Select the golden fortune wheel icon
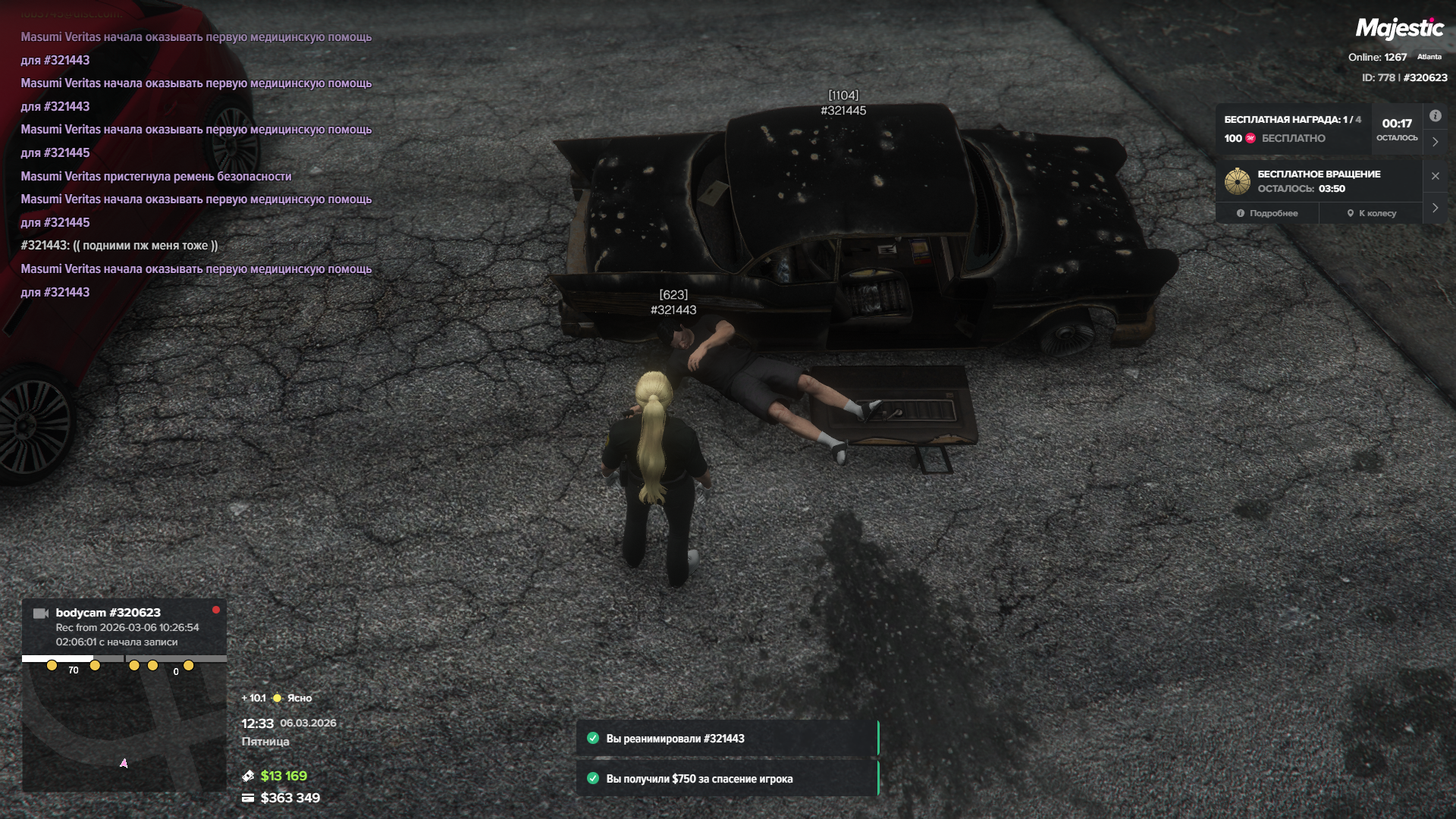Image resolution: width=1456 pixels, height=819 pixels. 1237,181
